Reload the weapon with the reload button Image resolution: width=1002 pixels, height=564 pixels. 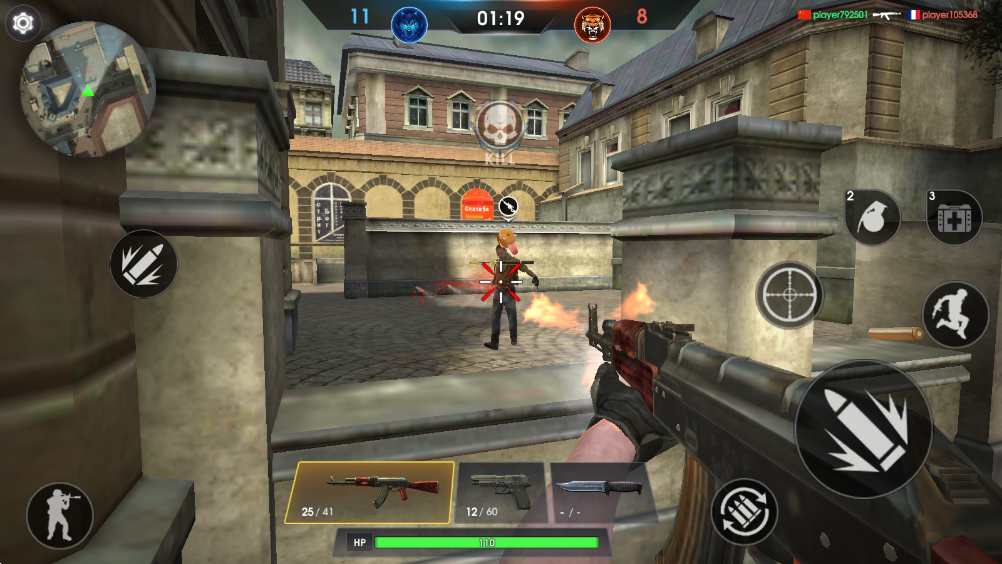(x=744, y=512)
